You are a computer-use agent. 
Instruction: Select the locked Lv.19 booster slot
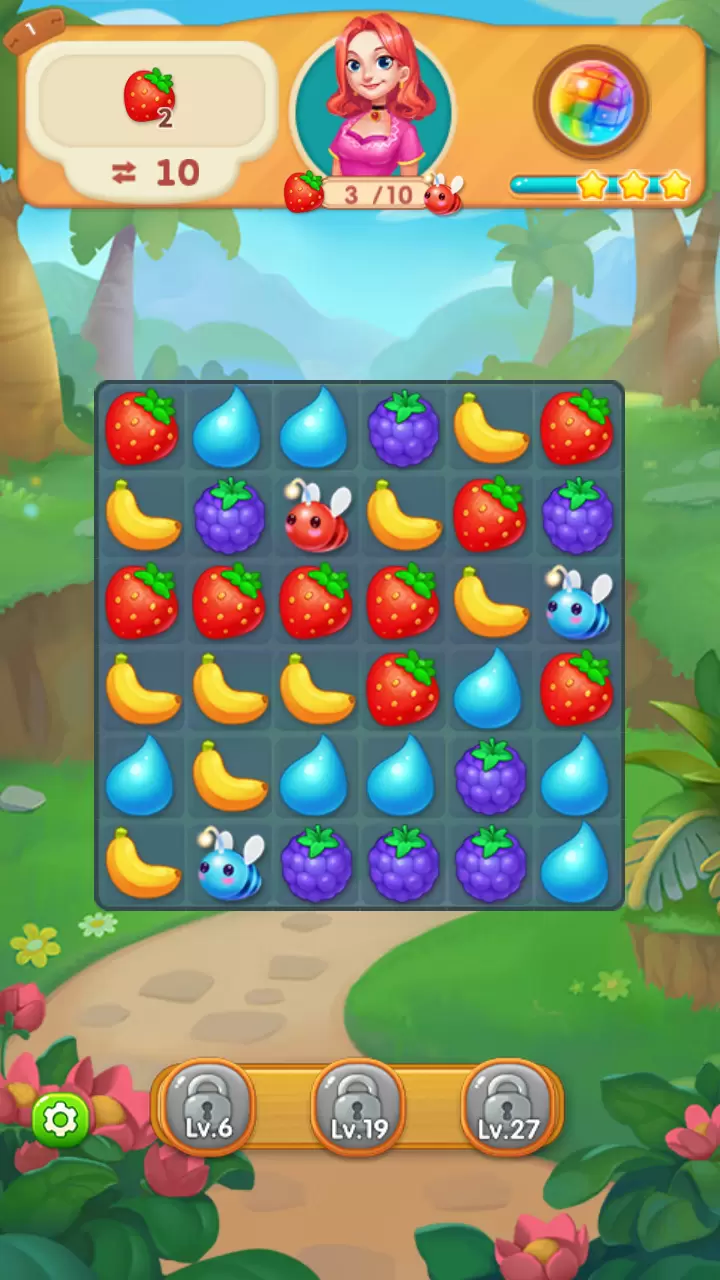click(359, 1105)
